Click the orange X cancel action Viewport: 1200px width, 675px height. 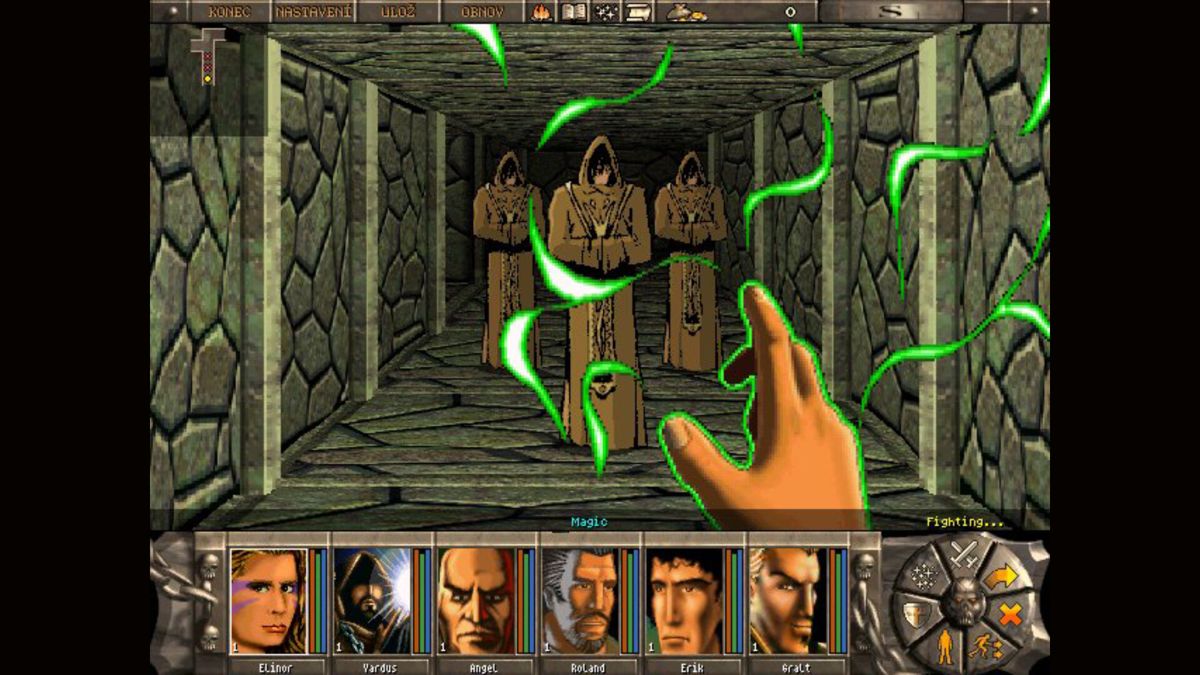1010,615
